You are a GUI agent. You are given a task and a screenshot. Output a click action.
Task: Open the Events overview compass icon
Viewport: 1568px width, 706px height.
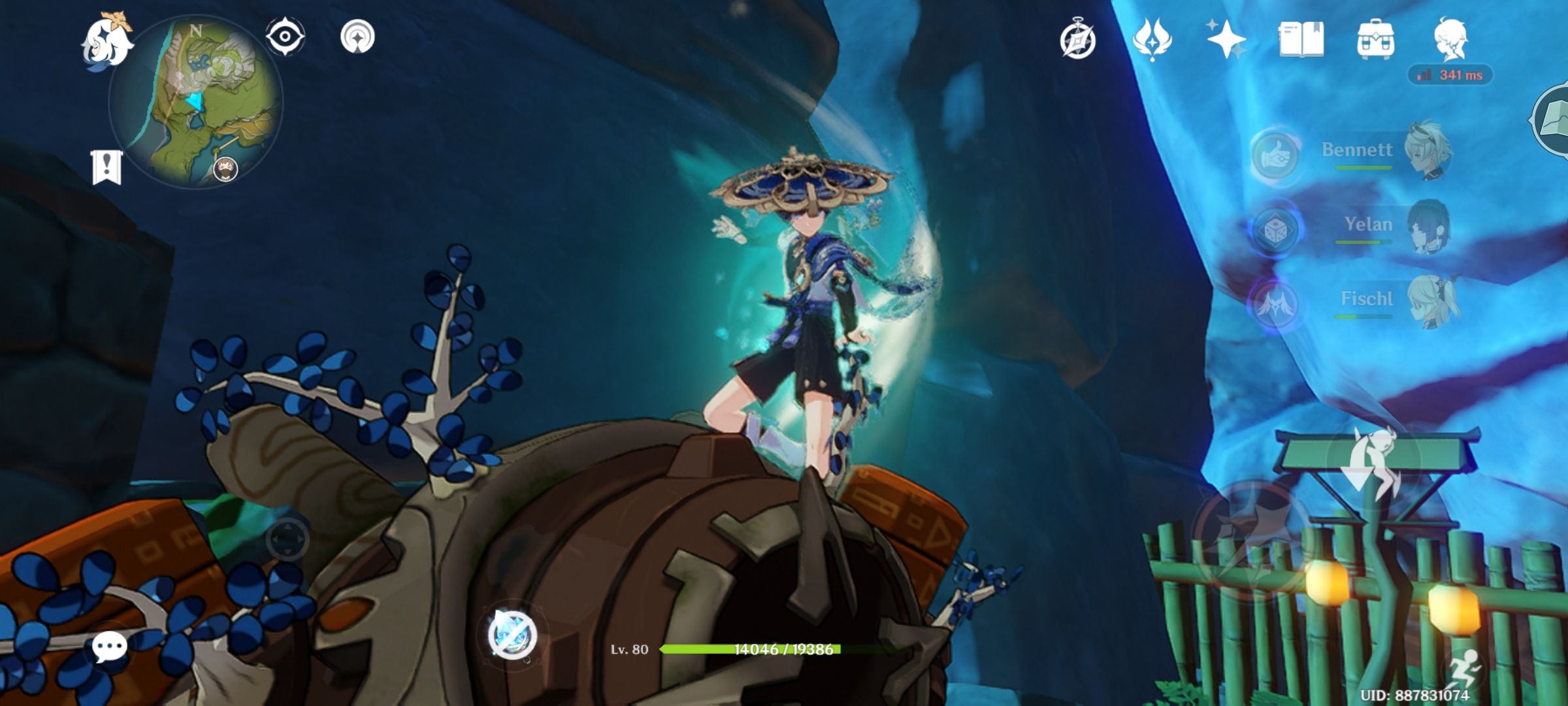[1079, 39]
